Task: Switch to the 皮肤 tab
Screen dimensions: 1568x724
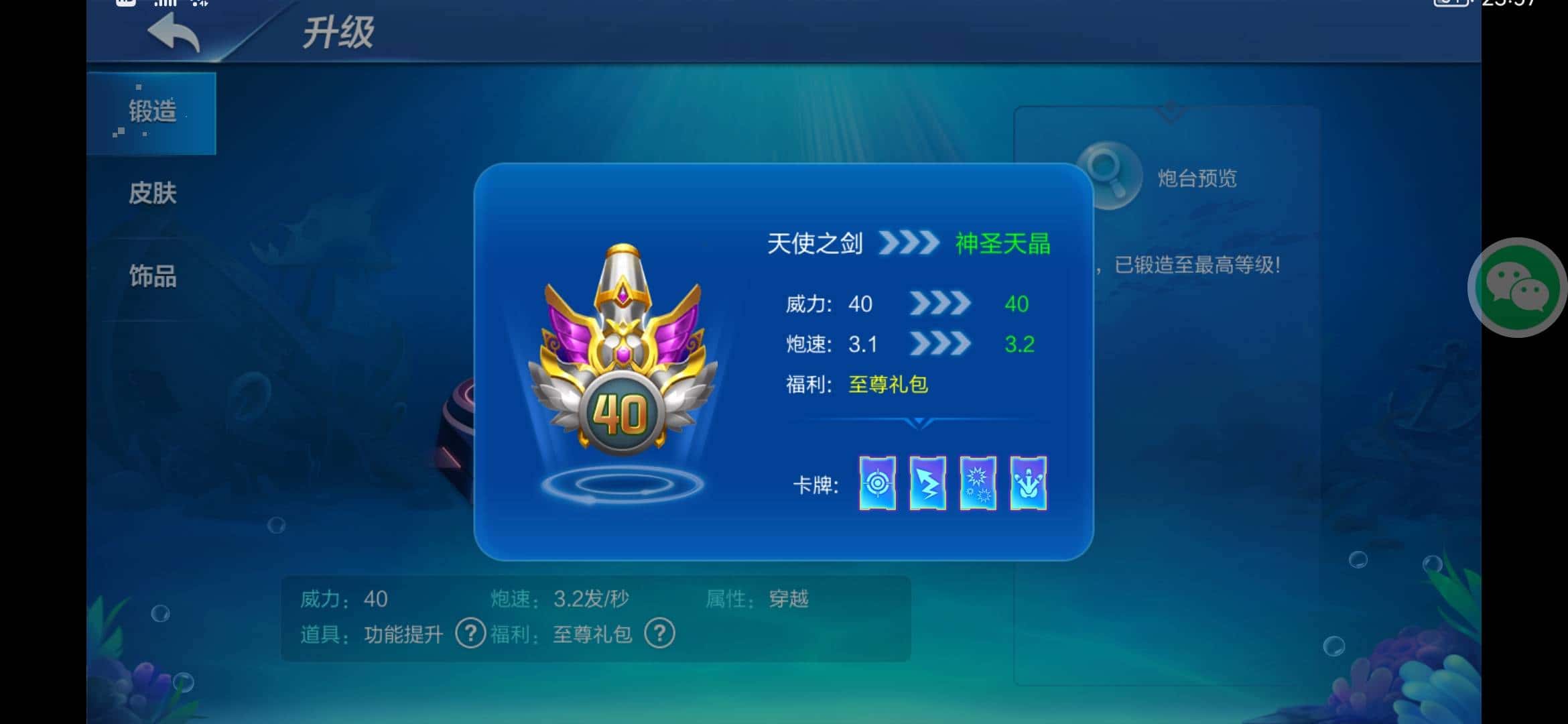Action: click(151, 194)
